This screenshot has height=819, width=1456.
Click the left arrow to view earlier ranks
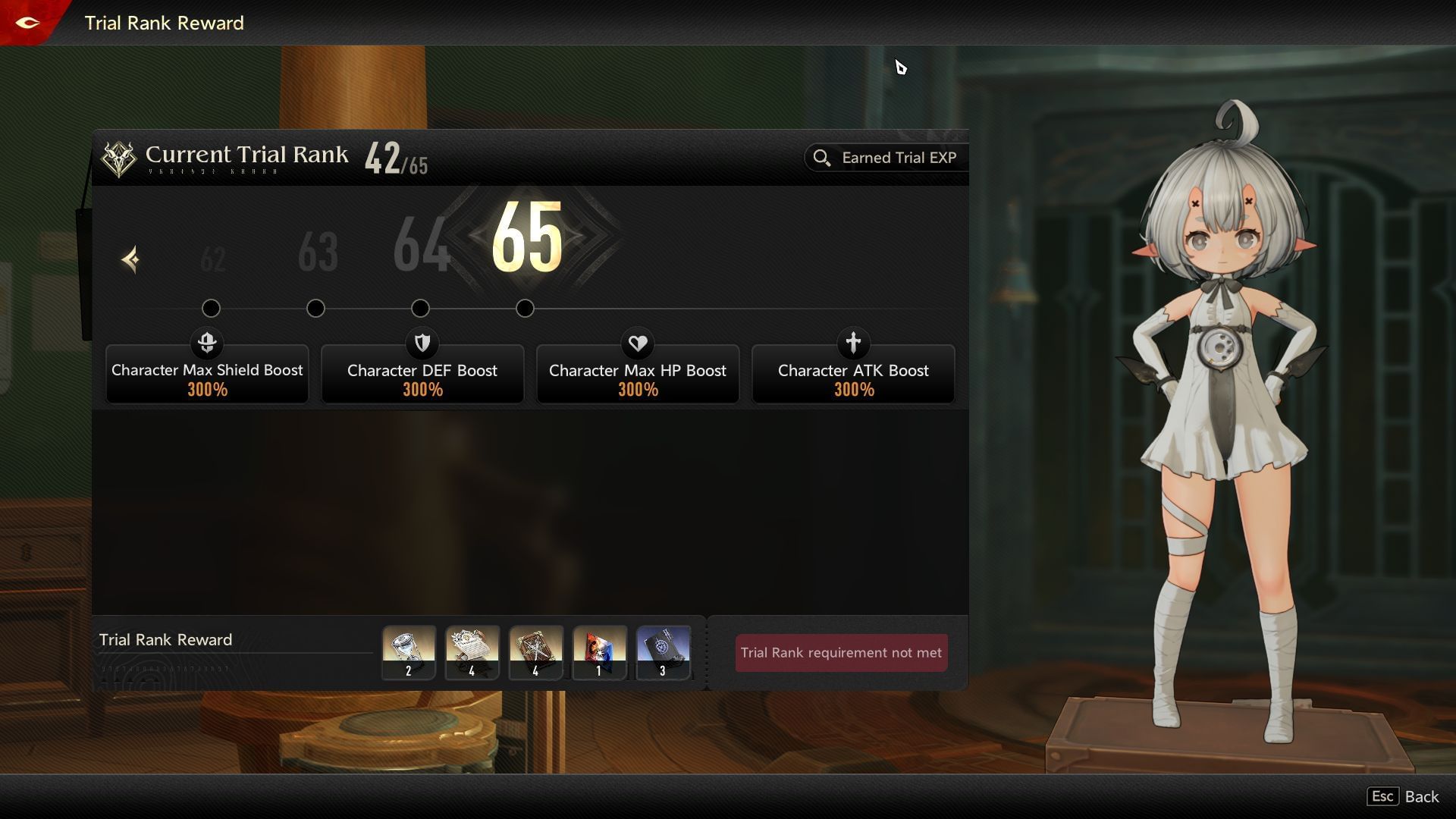(130, 260)
